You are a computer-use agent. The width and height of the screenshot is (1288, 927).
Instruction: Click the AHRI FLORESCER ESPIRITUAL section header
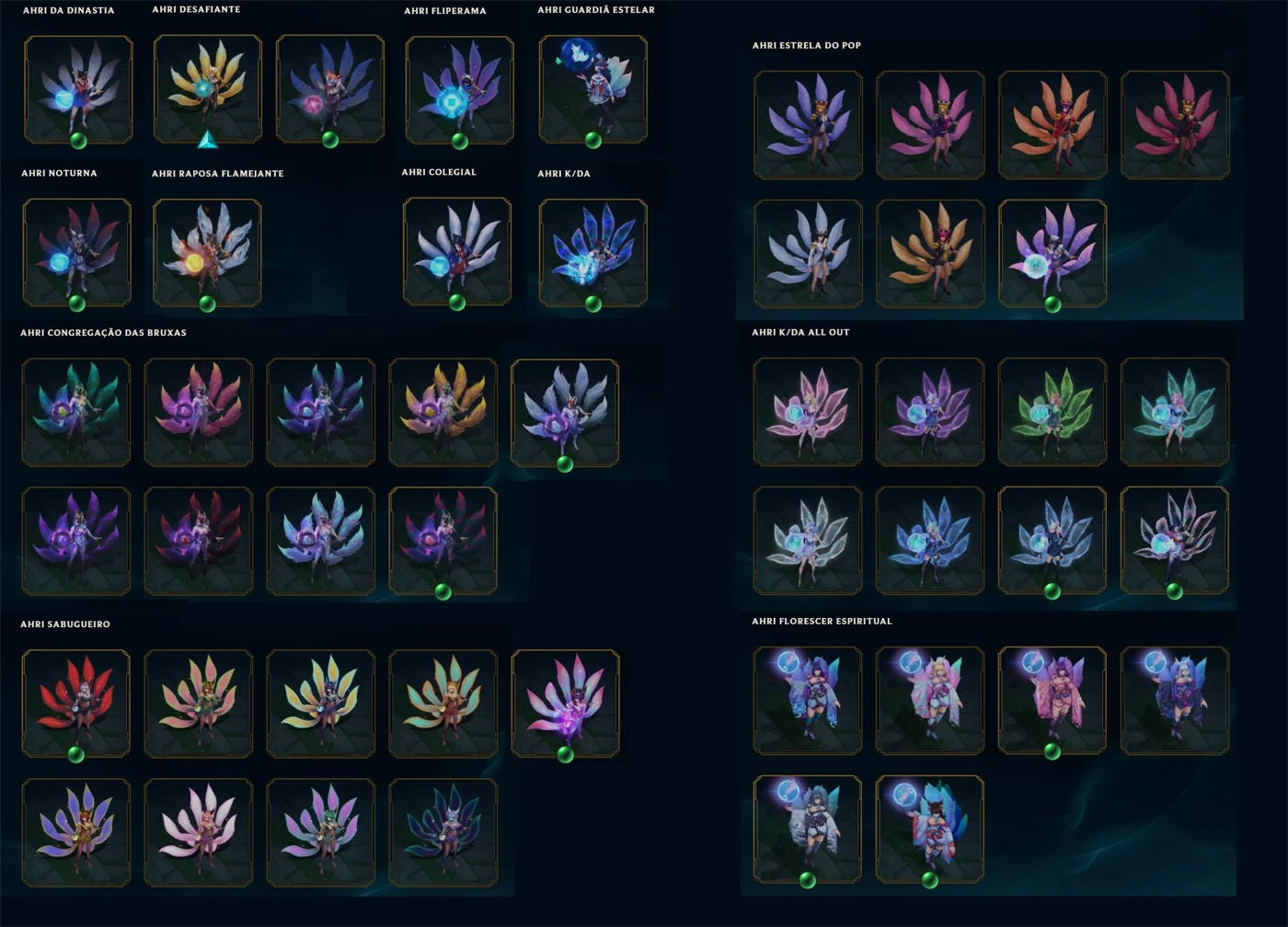(822, 621)
